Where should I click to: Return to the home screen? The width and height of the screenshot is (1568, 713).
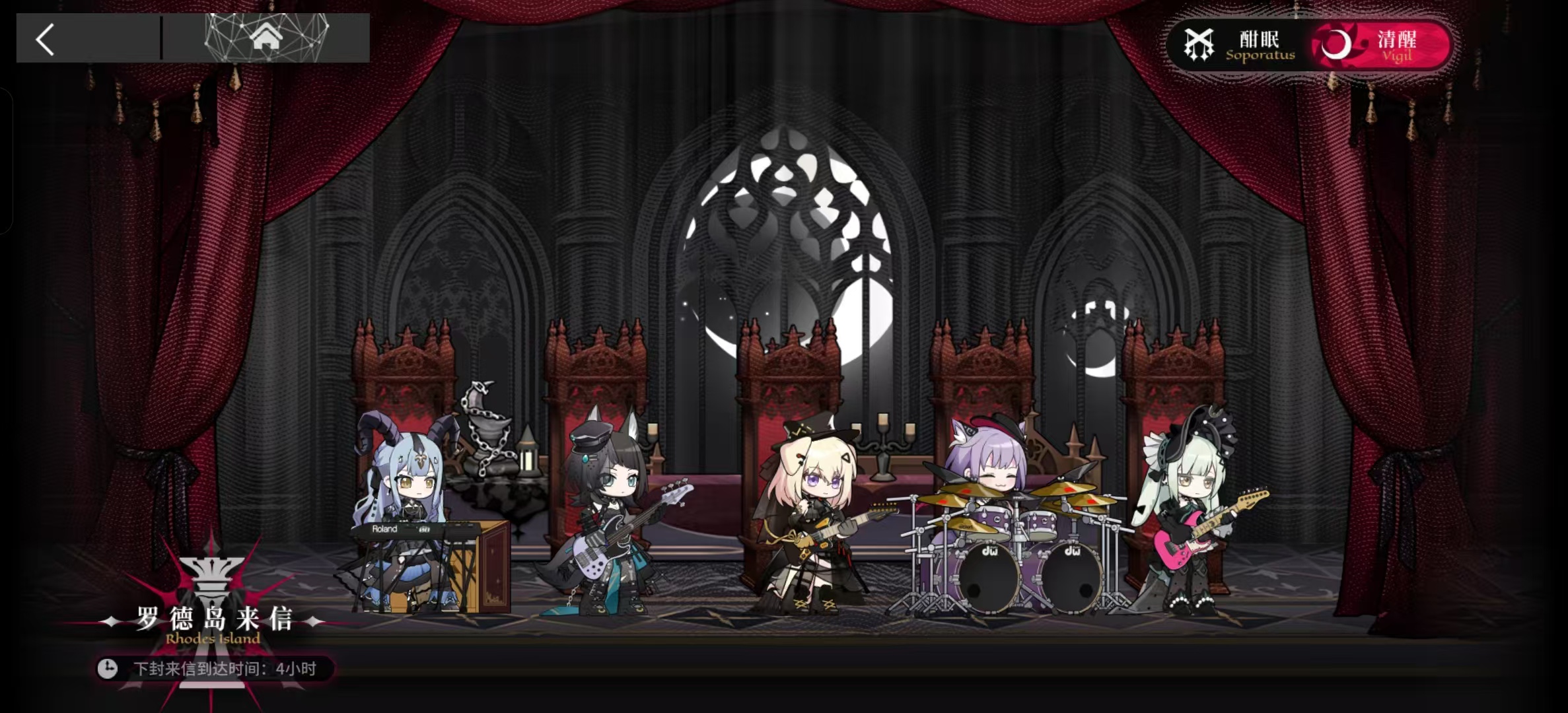tap(266, 38)
